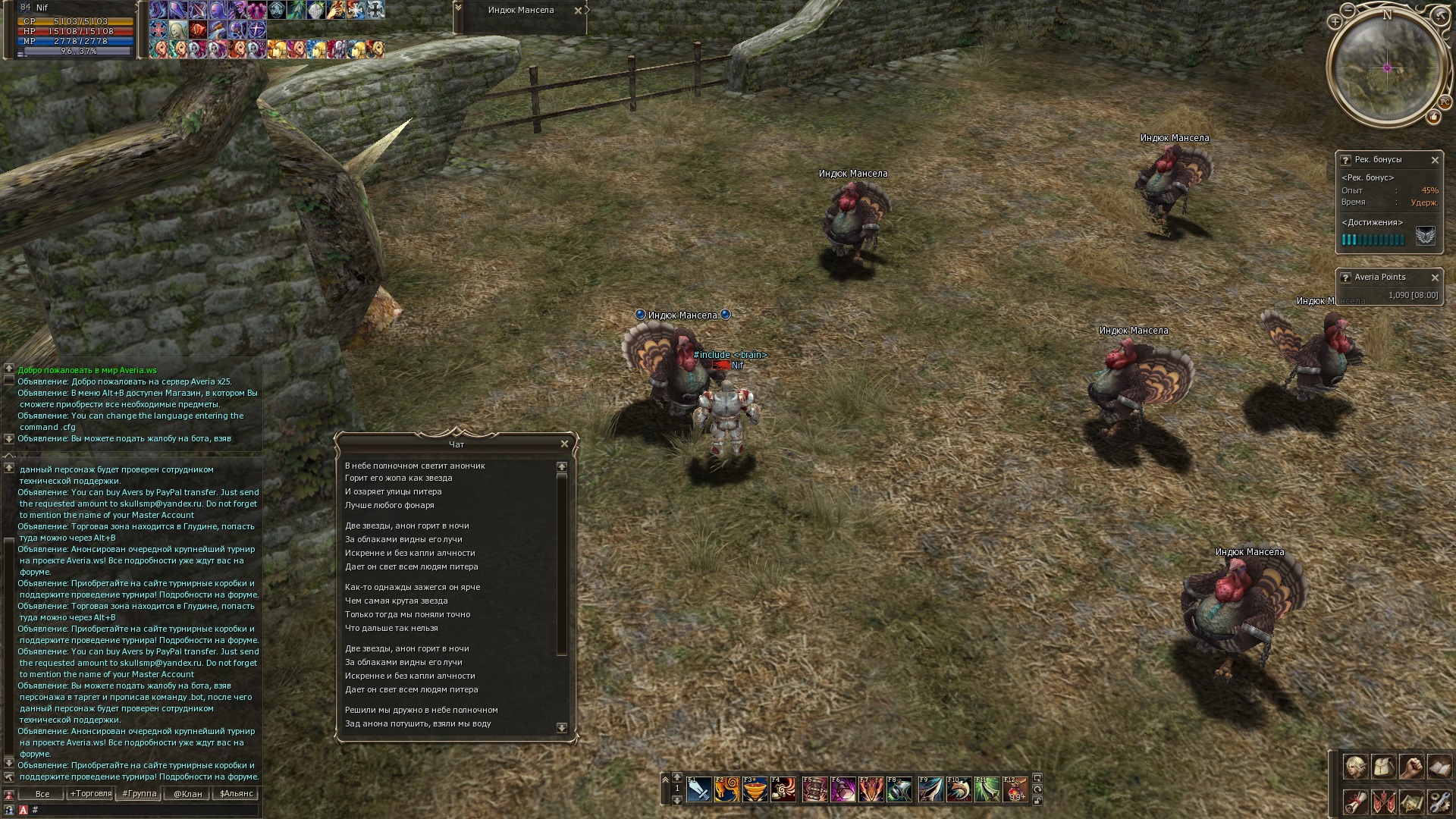Open the map scroll menu icon
Viewport: 1456px width, 819px height.
(1410, 802)
